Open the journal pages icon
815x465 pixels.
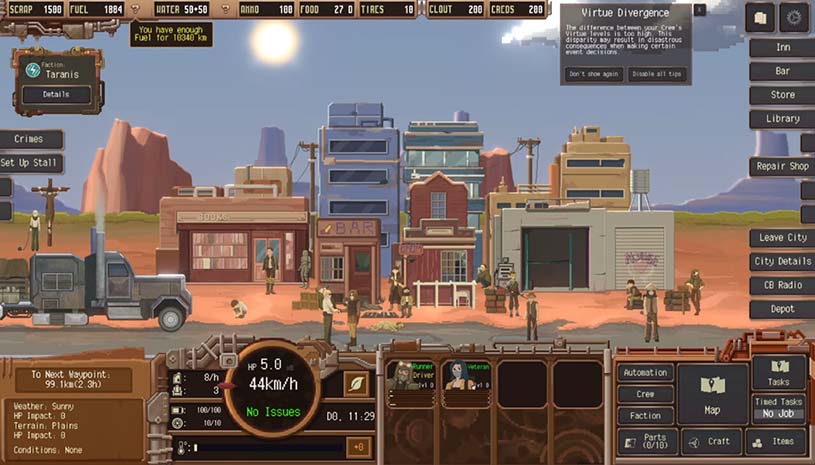(x=760, y=17)
